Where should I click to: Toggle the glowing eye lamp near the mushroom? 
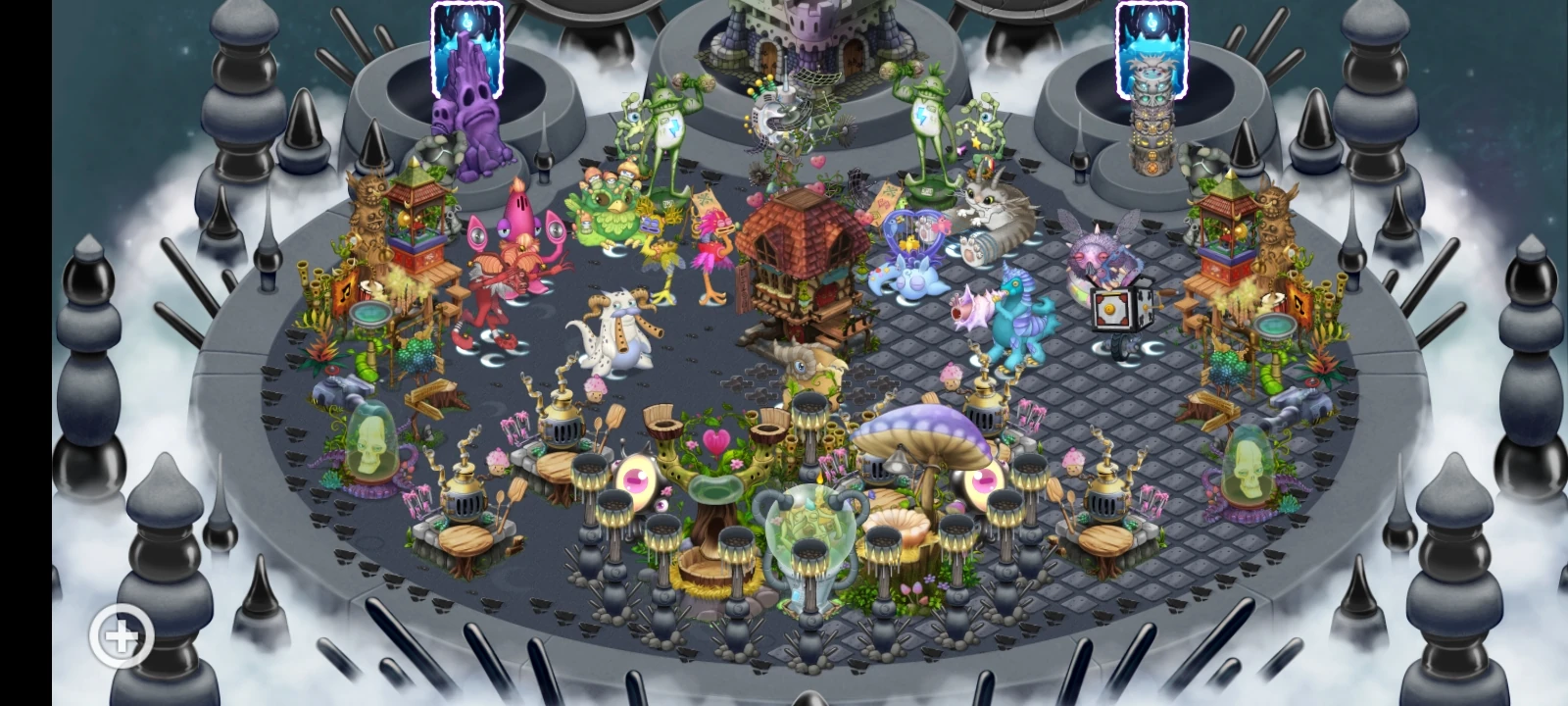[985, 480]
